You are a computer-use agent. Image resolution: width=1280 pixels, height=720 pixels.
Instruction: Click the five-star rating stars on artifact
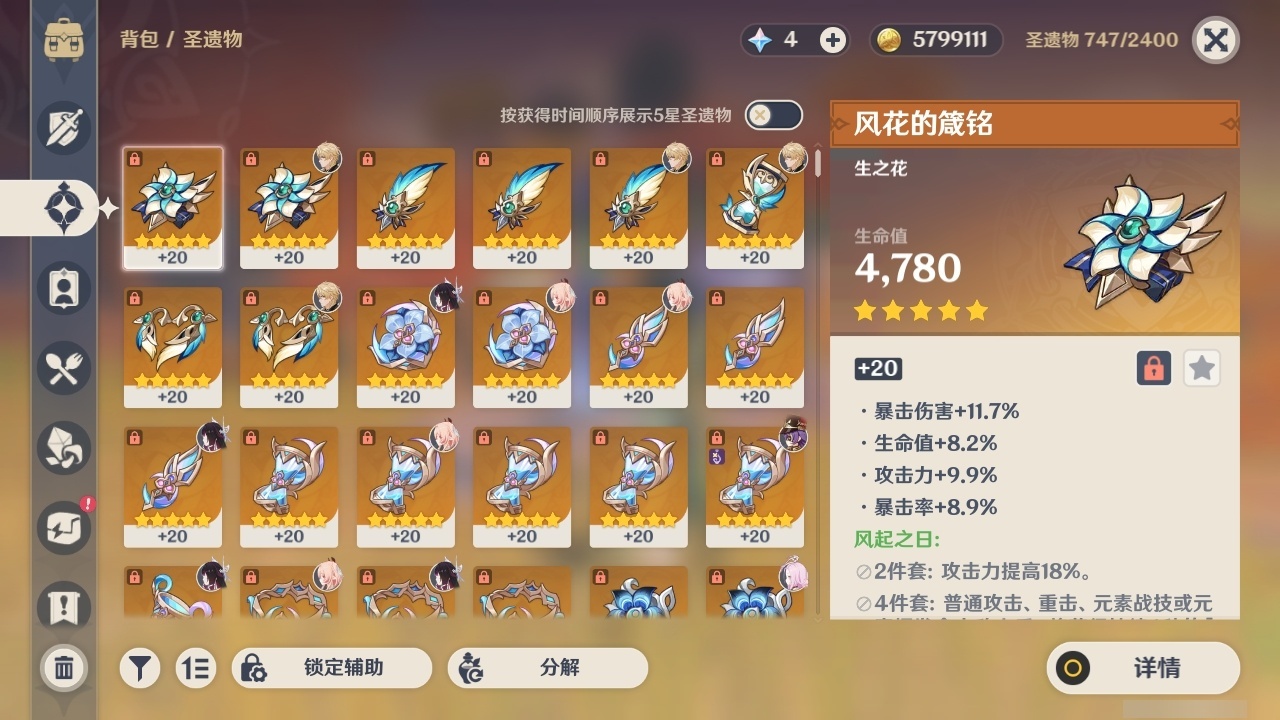(x=920, y=311)
